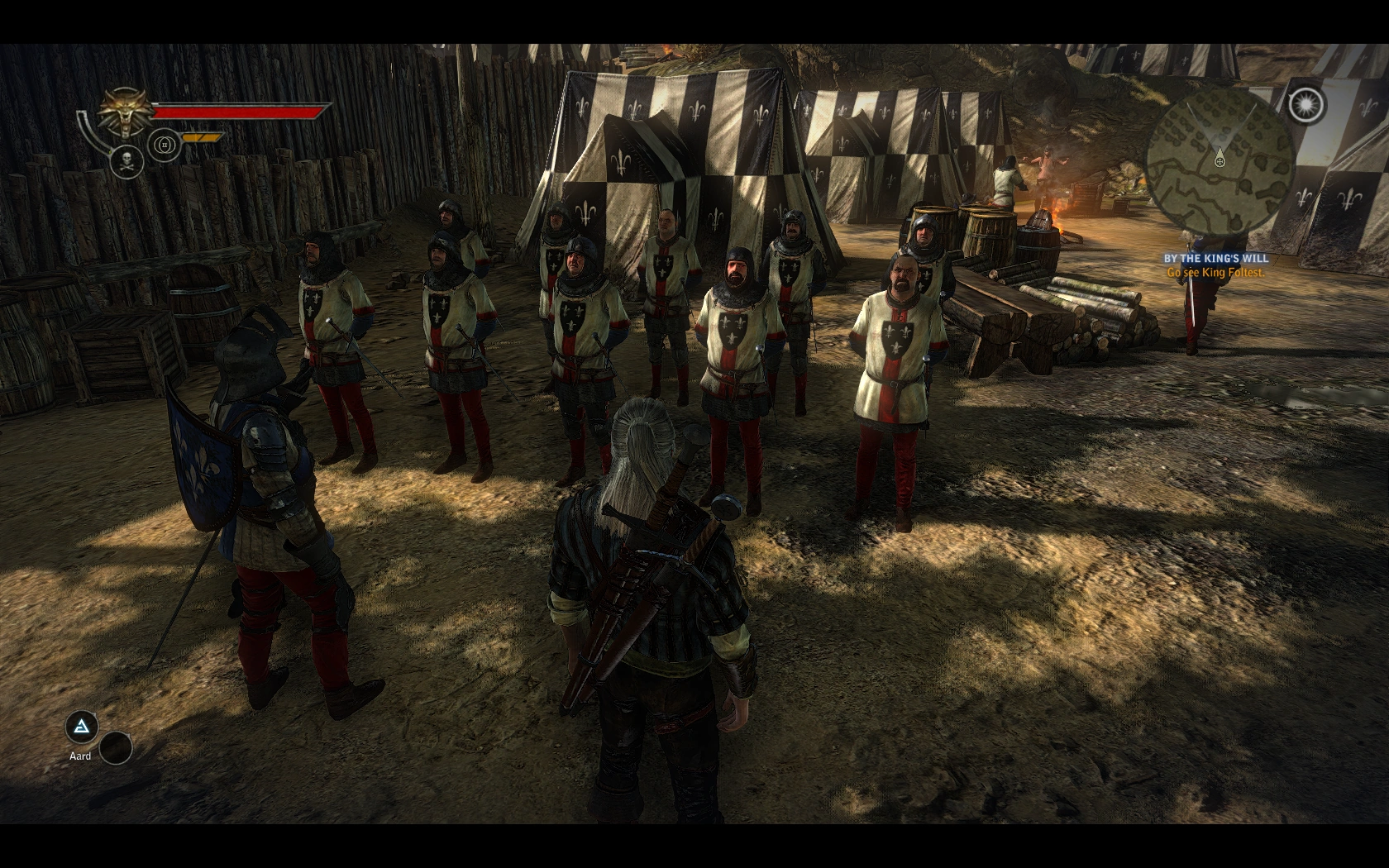The height and width of the screenshot is (868, 1389).
Task: Click the skull and crossbones icon
Action: (126, 160)
